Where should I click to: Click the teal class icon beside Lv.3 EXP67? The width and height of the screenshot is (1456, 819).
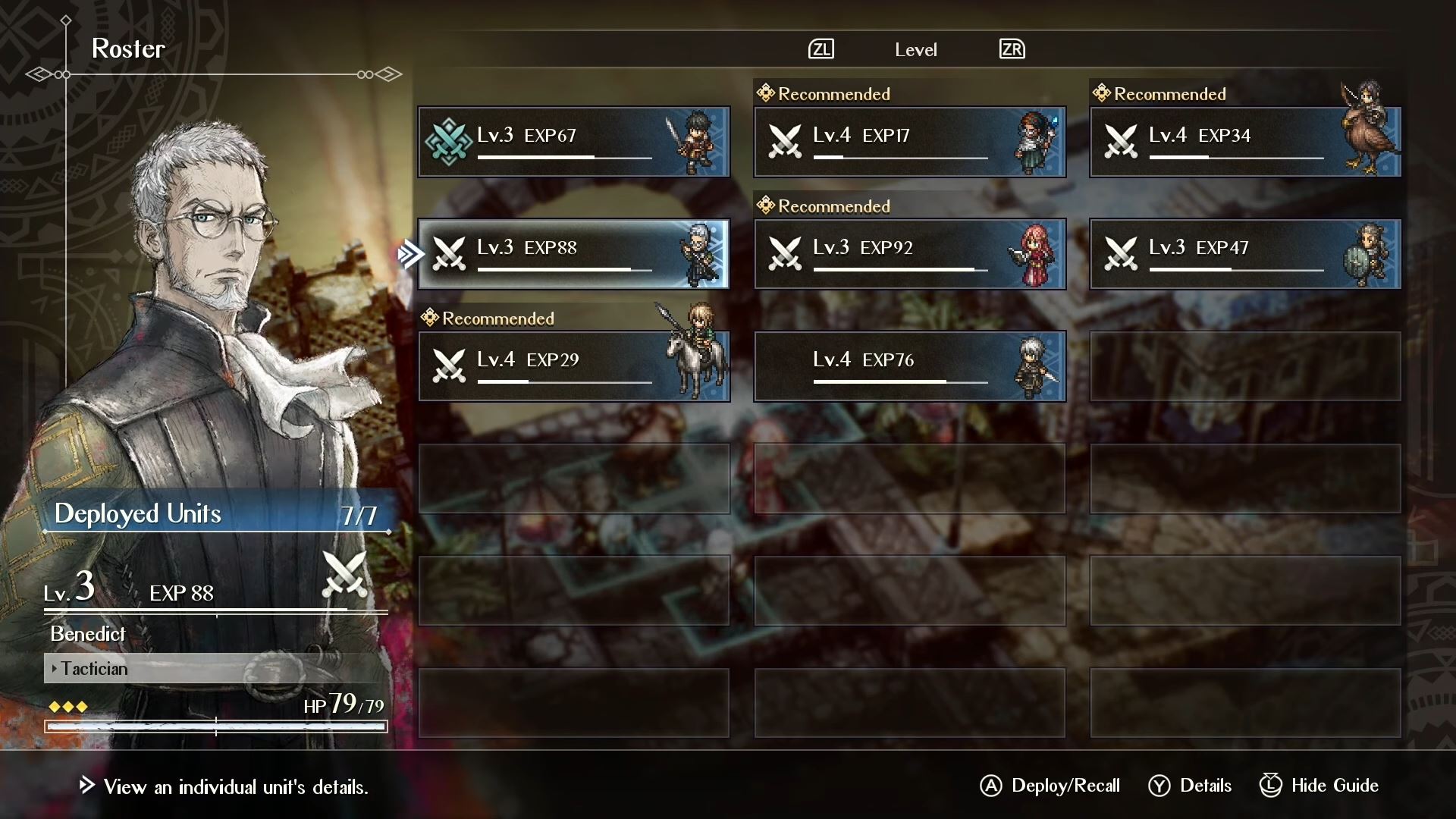[450, 141]
